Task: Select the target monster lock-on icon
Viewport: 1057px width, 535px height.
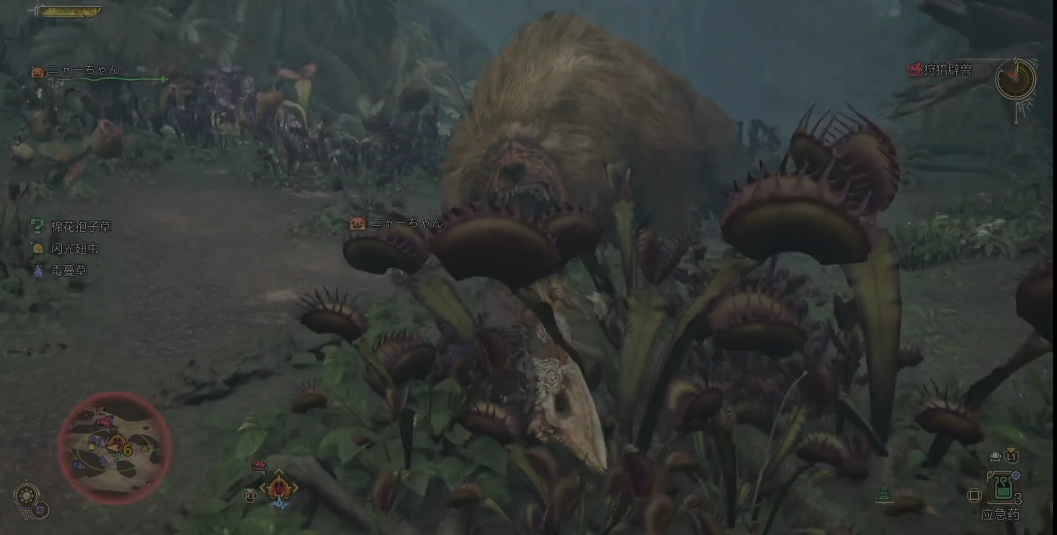Action: coord(279,487)
